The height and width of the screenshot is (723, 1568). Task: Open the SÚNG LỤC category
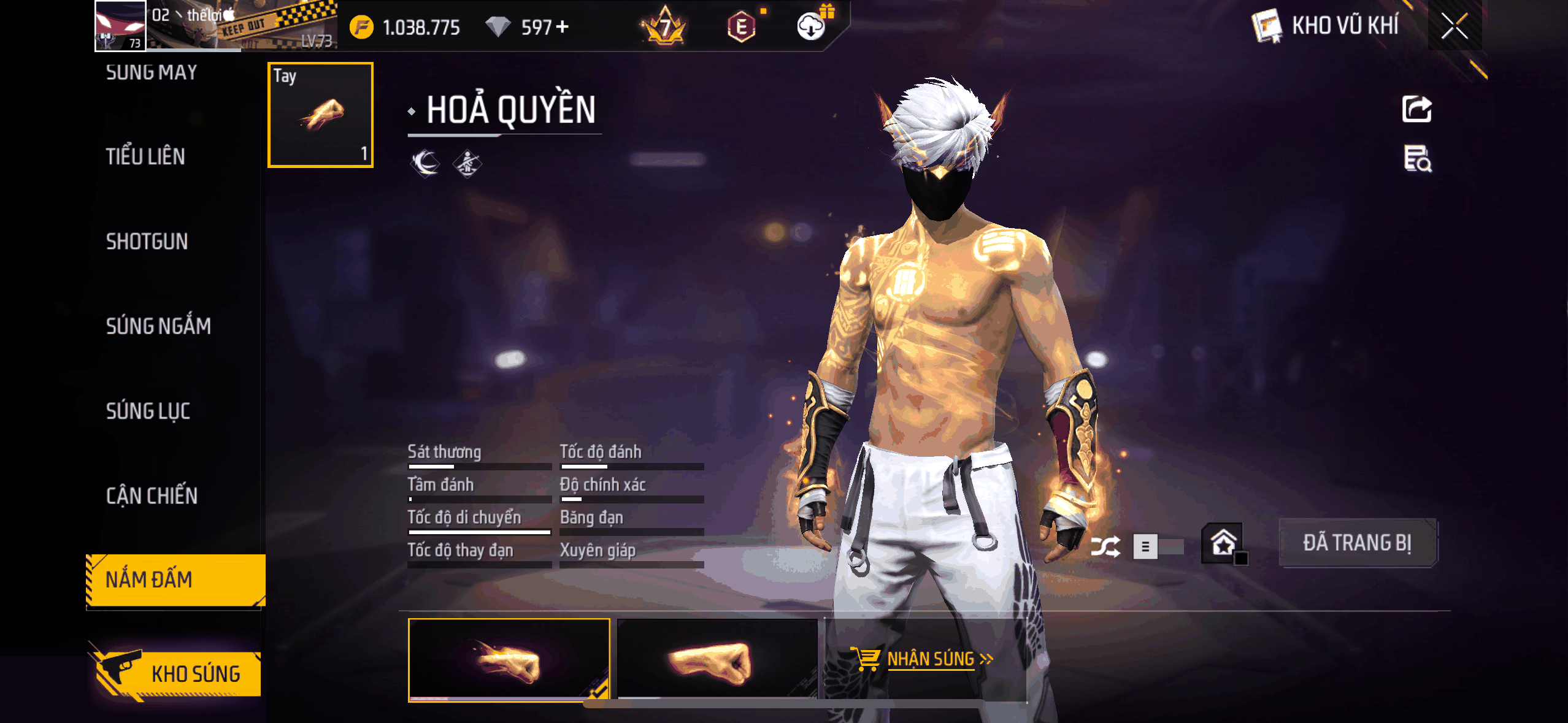[148, 411]
